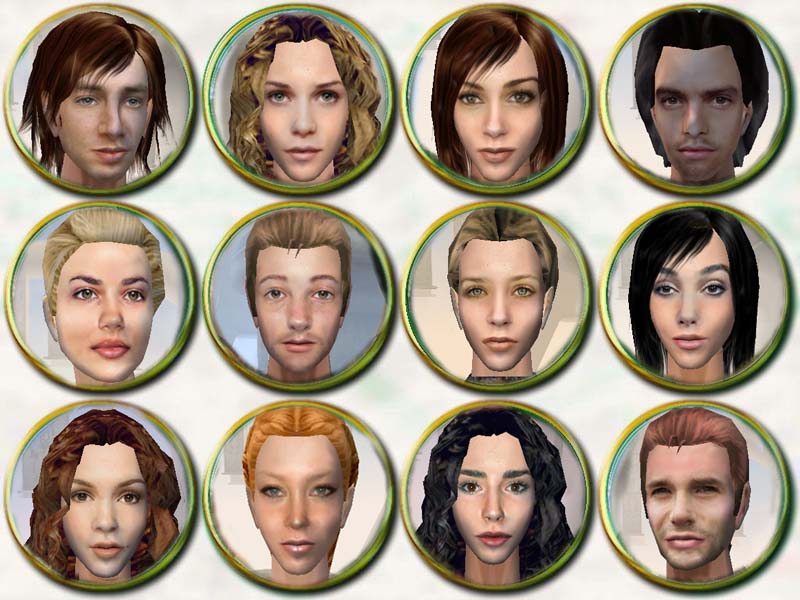Screen dimensions: 800x600
Task: Select the shaggy brown-haired man portrait
Action: tap(100, 98)
